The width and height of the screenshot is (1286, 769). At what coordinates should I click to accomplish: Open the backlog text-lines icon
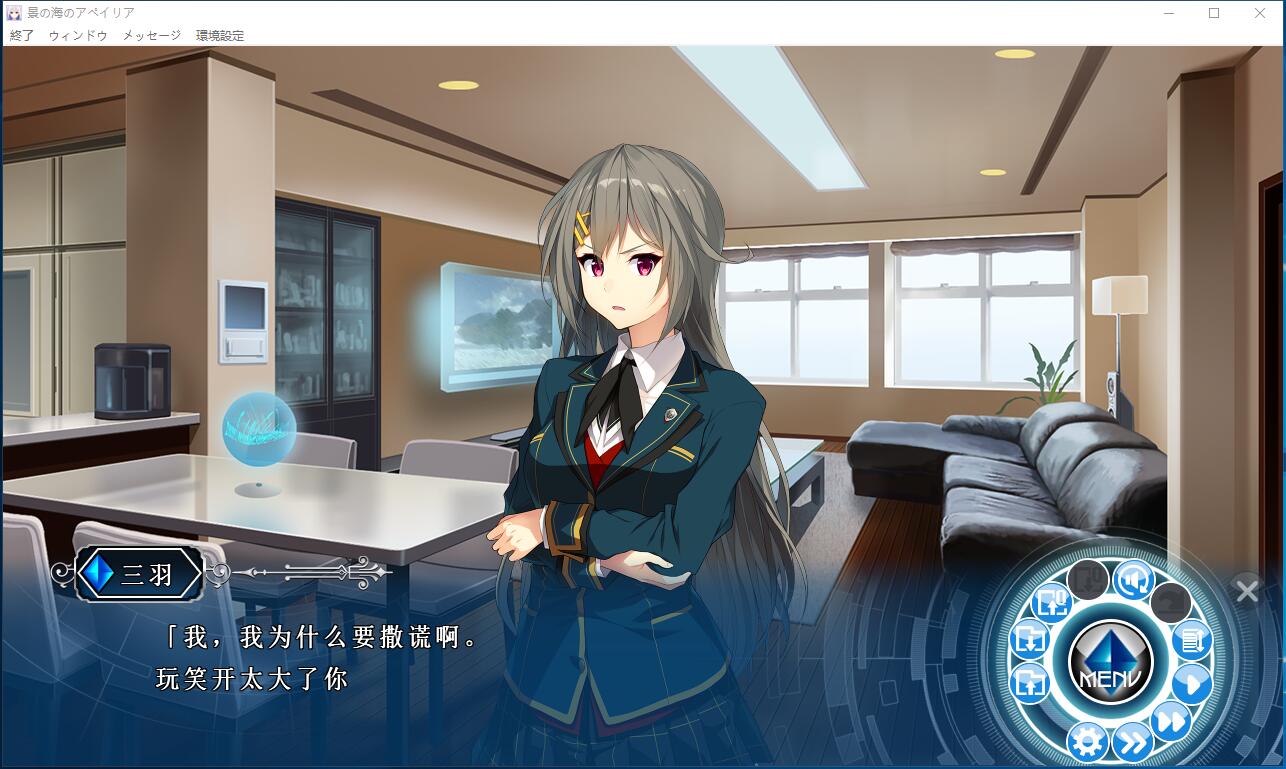[1191, 638]
